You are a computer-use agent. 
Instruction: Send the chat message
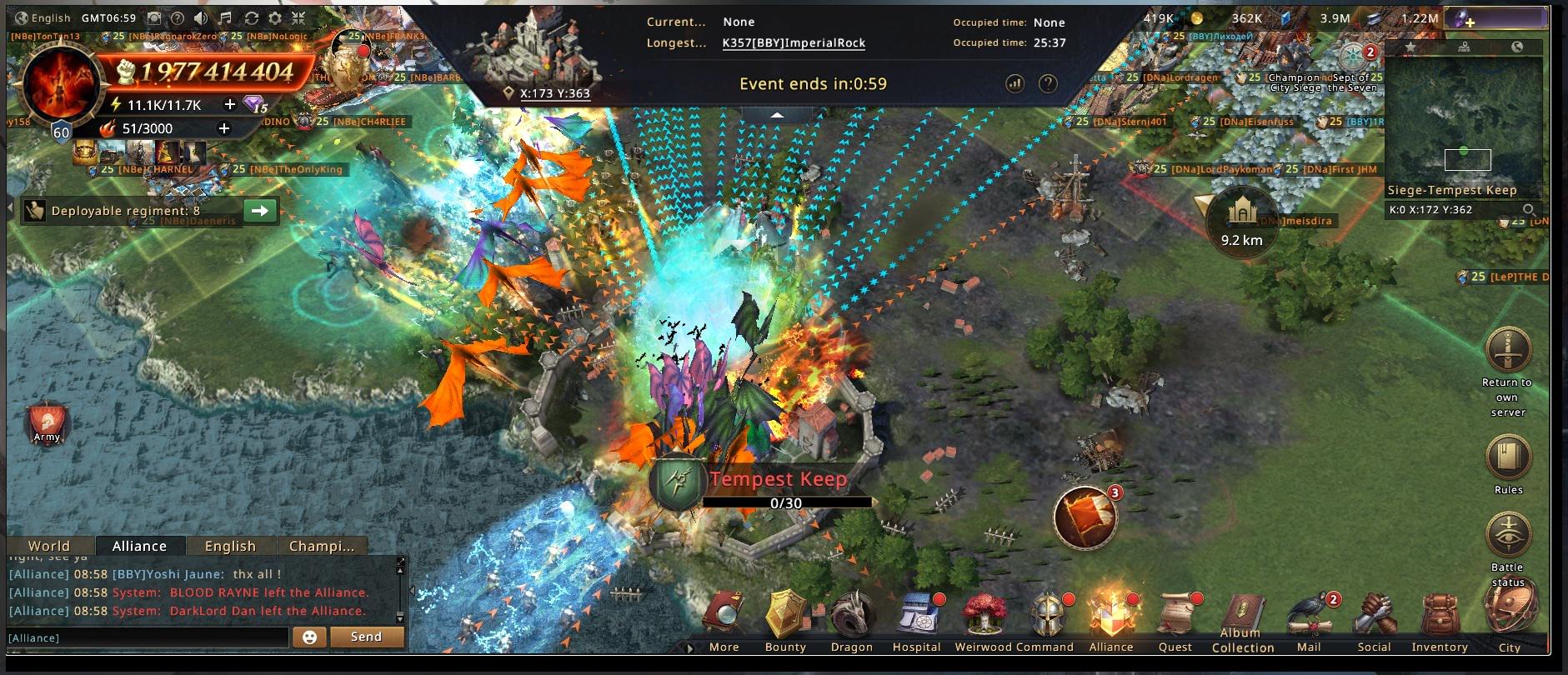click(366, 637)
